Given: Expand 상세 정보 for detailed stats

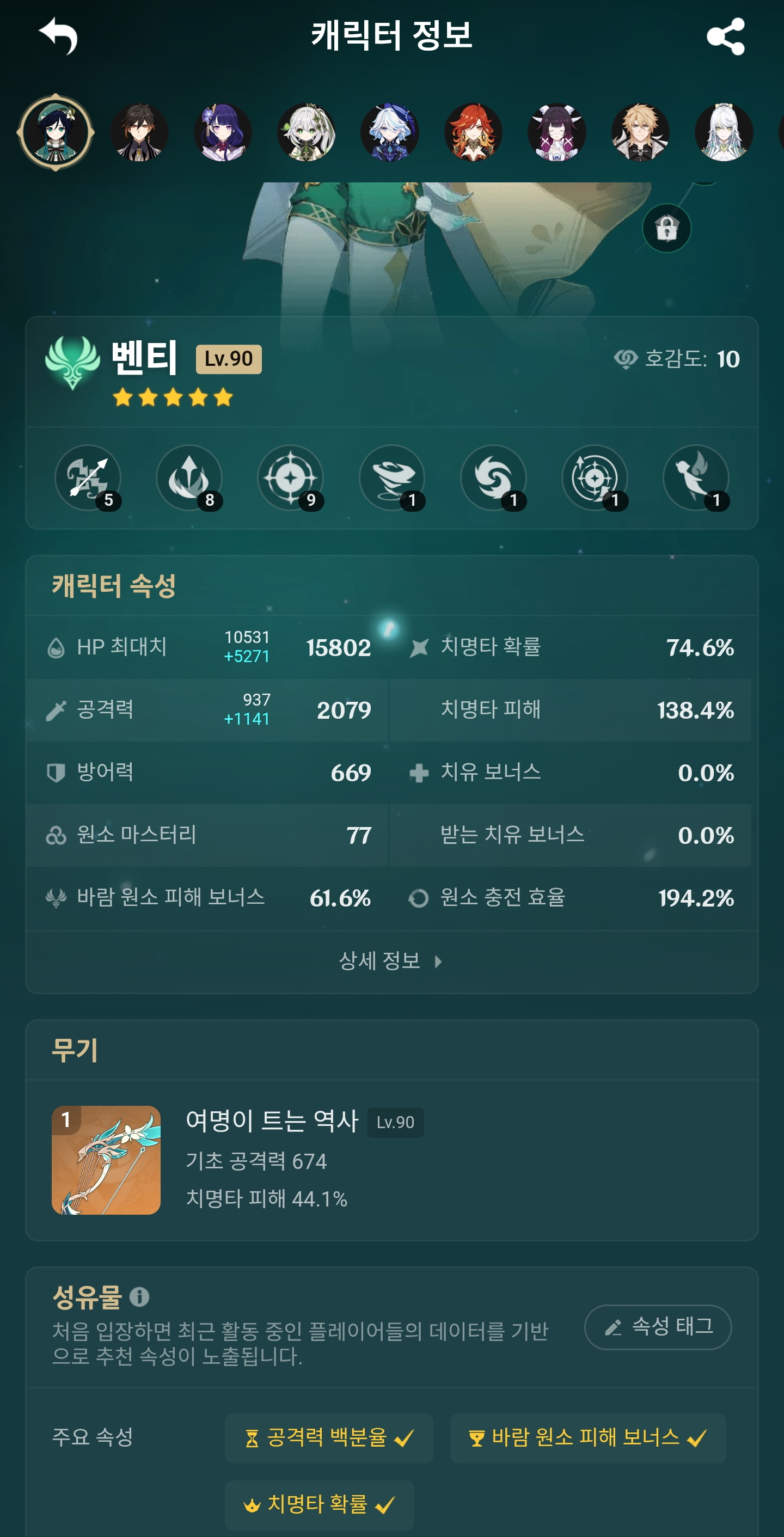Looking at the screenshot, I should point(392,960).
